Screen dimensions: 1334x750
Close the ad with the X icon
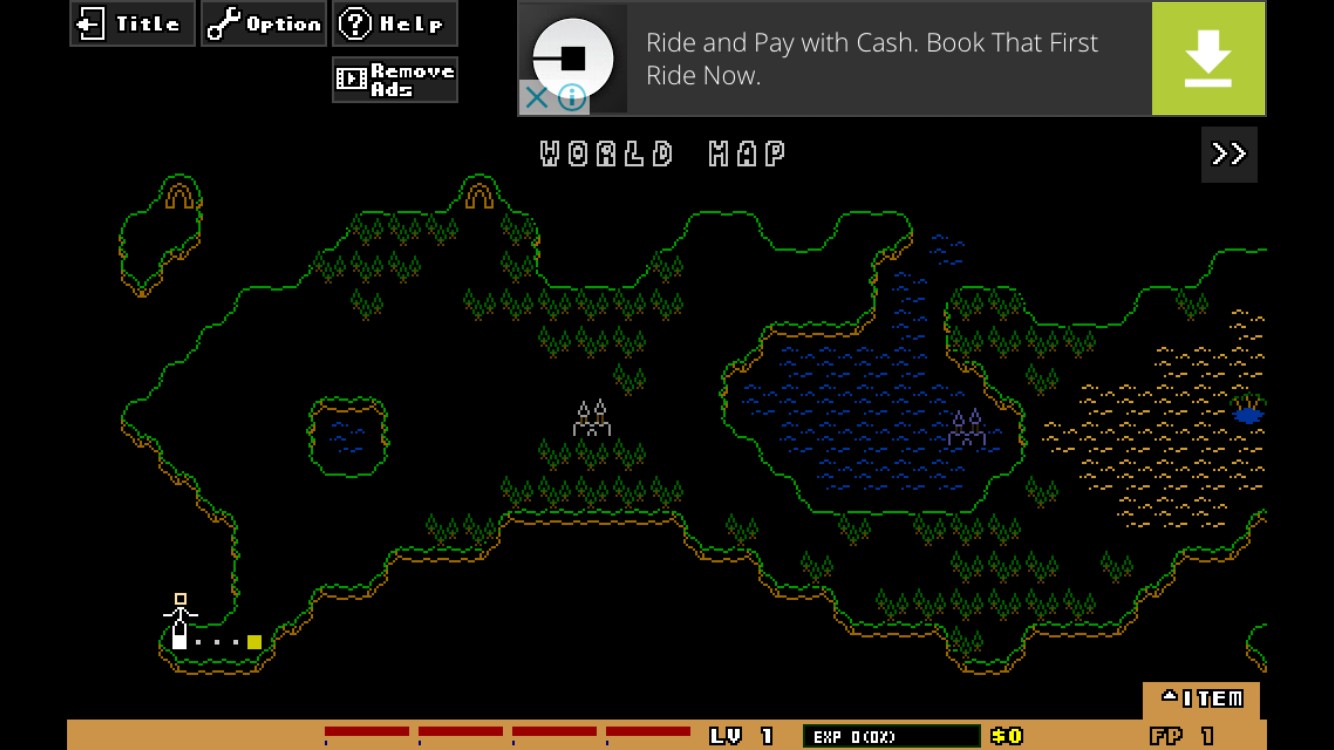[x=537, y=98]
